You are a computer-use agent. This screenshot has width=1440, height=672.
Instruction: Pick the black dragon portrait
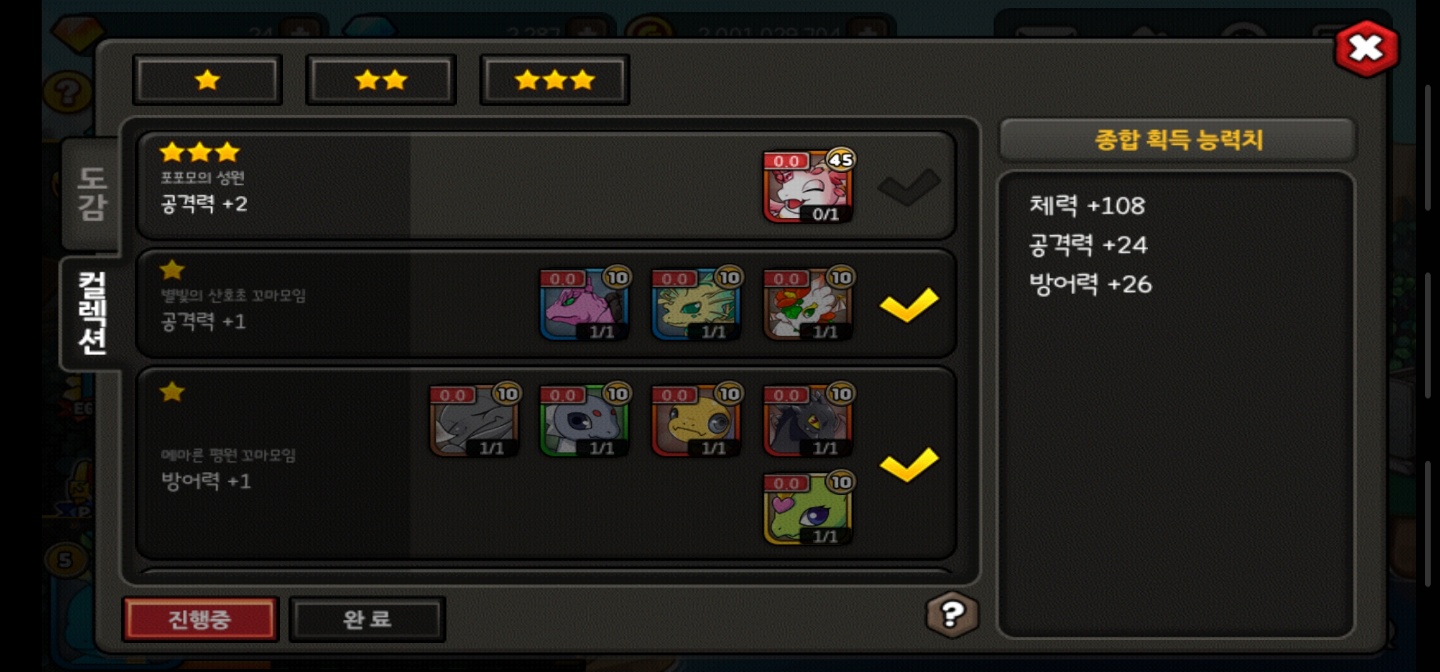(x=808, y=421)
